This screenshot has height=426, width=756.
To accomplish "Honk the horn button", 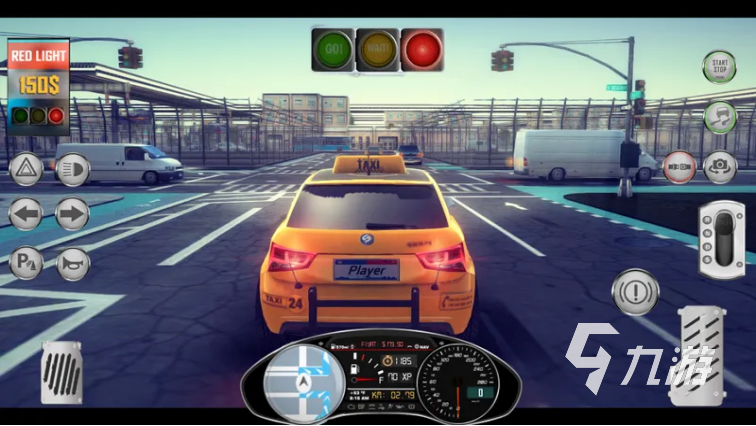I will click(x=72, y=263).
